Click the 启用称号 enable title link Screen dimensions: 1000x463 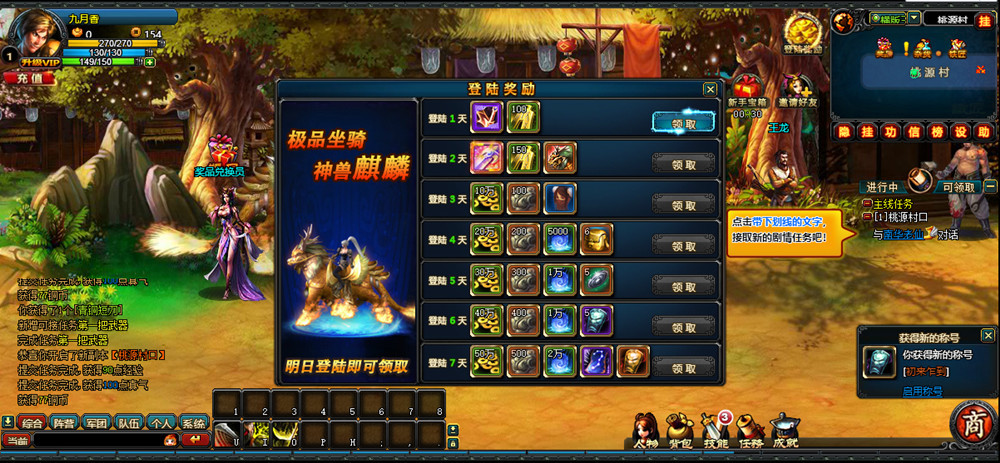[921, 391]
